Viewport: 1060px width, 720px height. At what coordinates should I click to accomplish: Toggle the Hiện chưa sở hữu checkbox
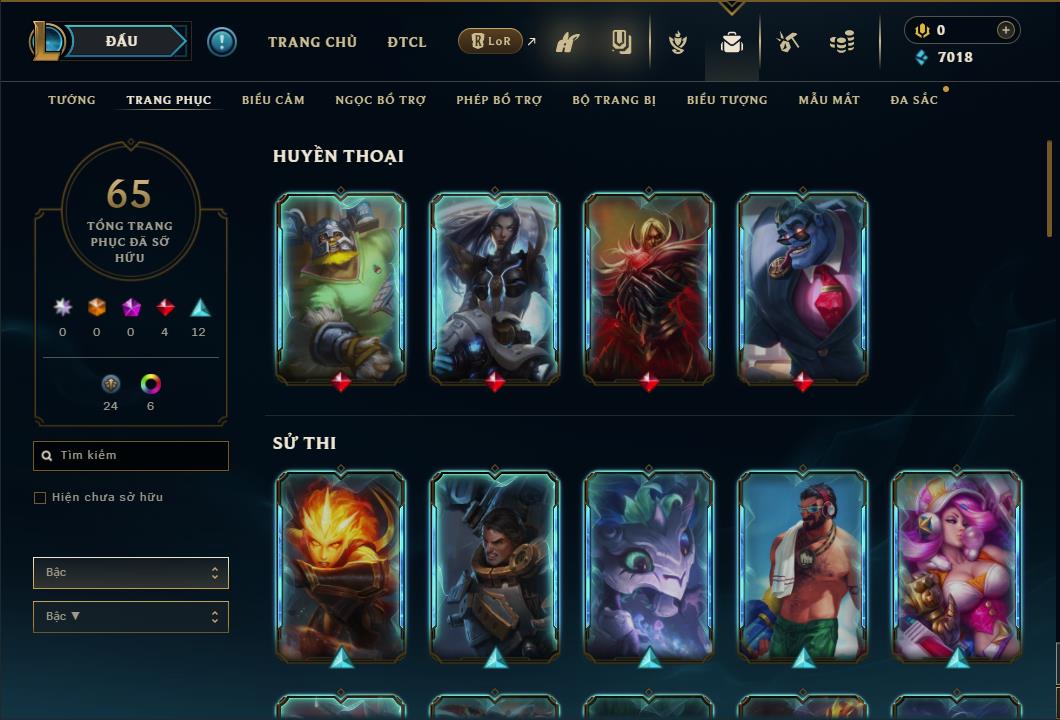click(x=40, y=498)
